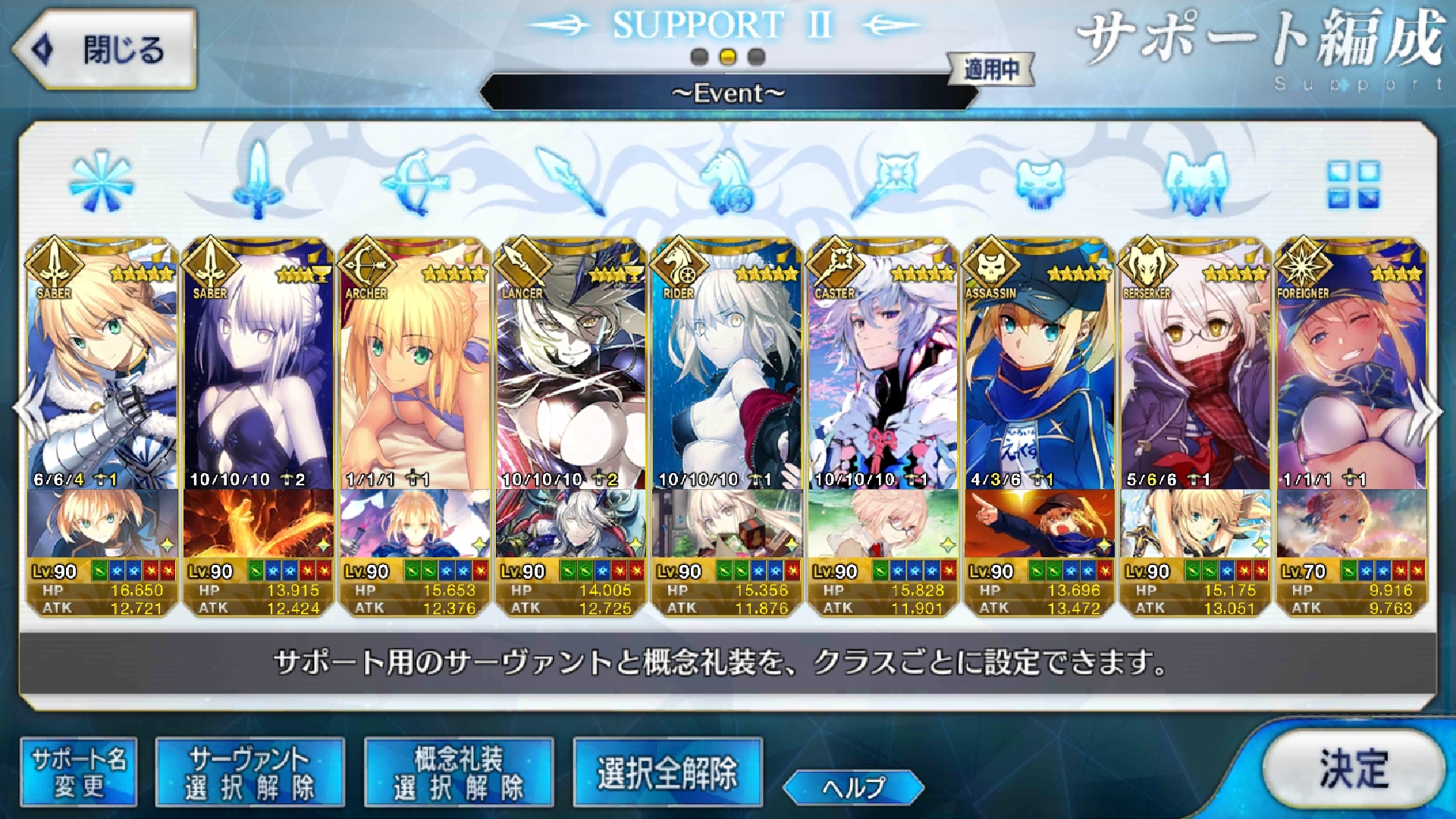
Task: Clear all selections with 選択全解除
Action: click(667, 773)
